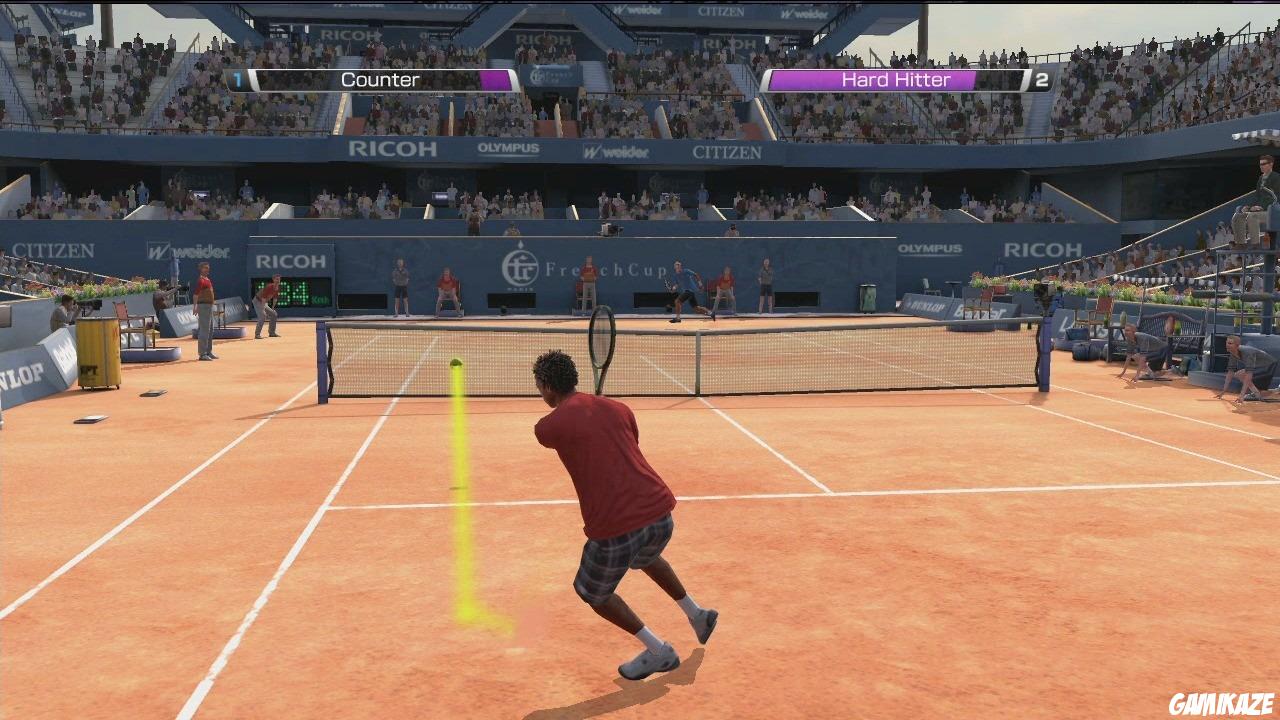Expand the Counter playstyle banner
The image size is (1280, 720).
pyautogui.click(x=380, y=79)
